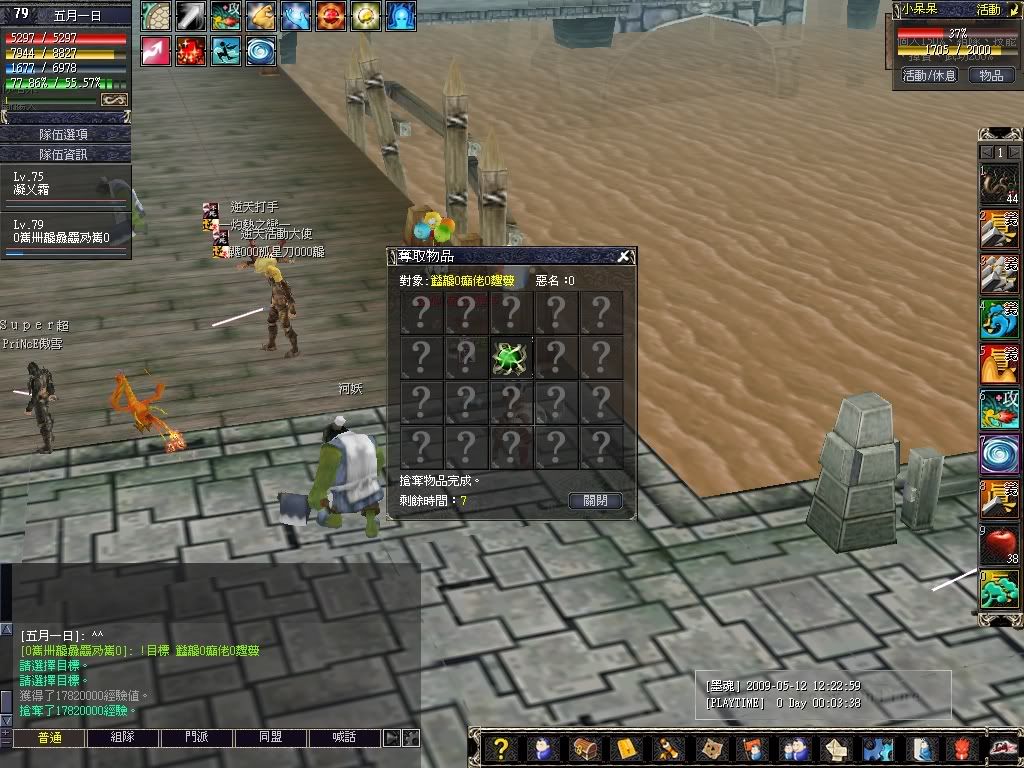Open the pet 物品 items button
1024x768 pixels.
[990, 75]
